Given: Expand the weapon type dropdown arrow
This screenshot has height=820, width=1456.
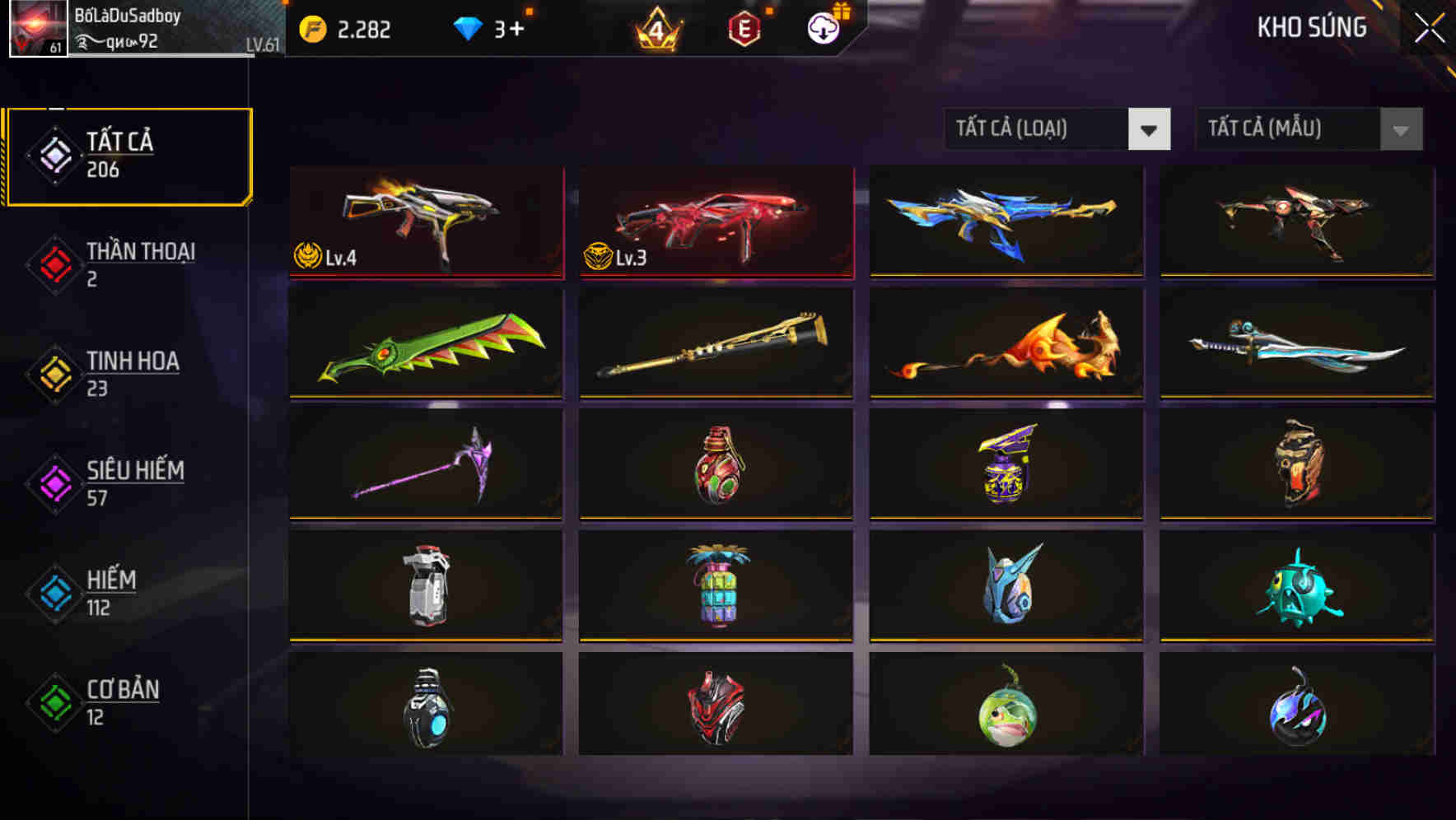Looking at the screenshot, I should pos(1150,129).
